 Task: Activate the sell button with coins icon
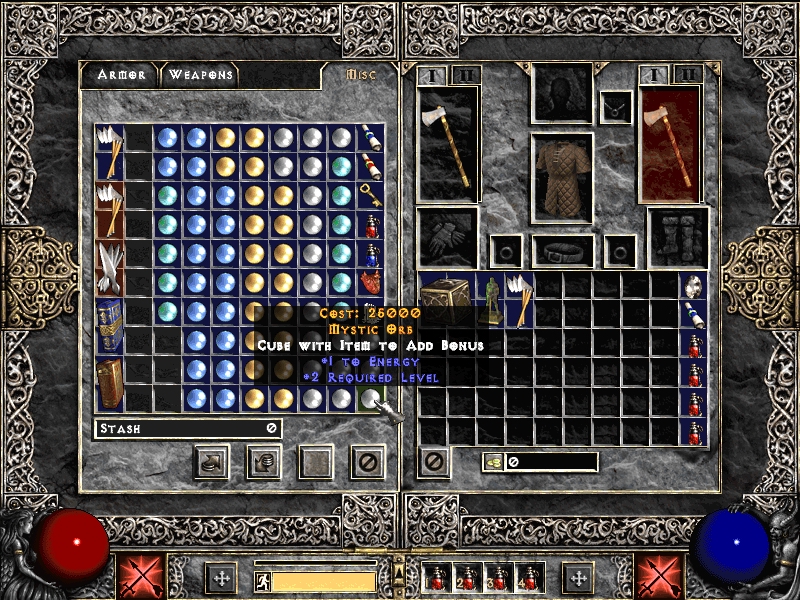264,461
